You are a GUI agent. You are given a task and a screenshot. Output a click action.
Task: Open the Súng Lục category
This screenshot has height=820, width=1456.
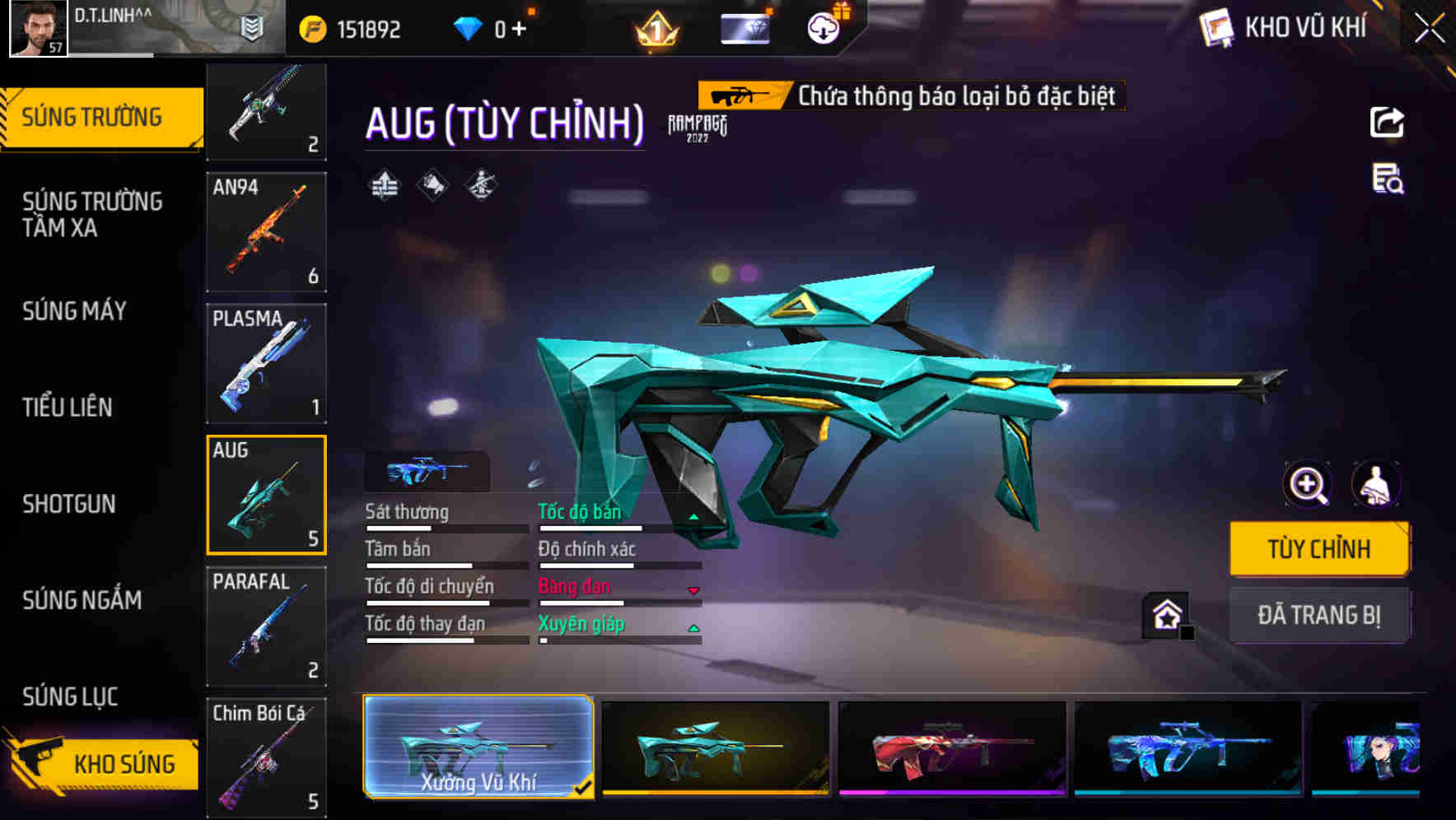[70, 697]
